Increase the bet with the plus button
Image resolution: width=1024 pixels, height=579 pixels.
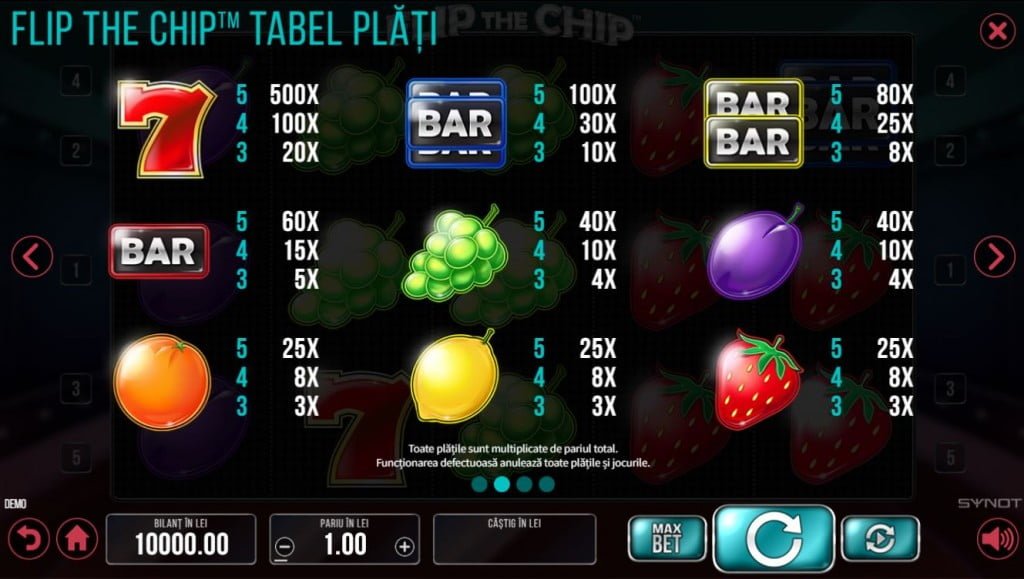coord(404,547)
